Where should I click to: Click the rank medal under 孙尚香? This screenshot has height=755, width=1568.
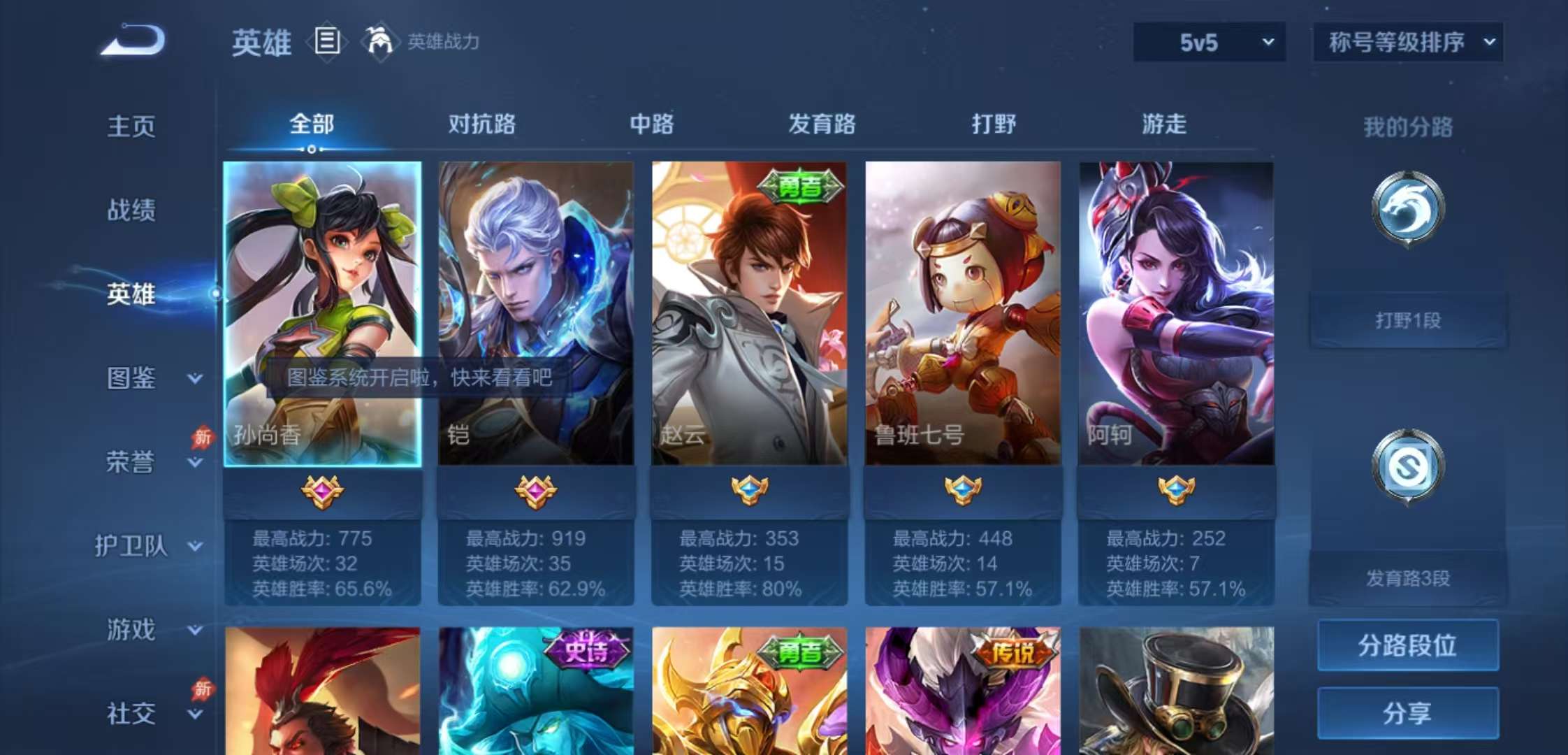pyautogui.click(x=321, y=492)
